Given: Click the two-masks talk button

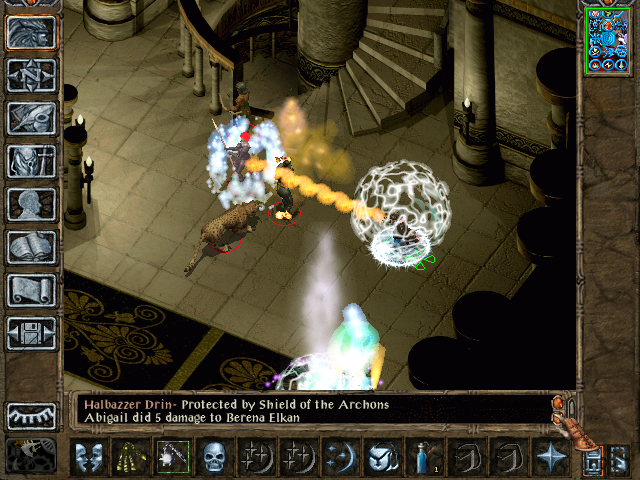Looking at the screenshot, I should 88,457.
